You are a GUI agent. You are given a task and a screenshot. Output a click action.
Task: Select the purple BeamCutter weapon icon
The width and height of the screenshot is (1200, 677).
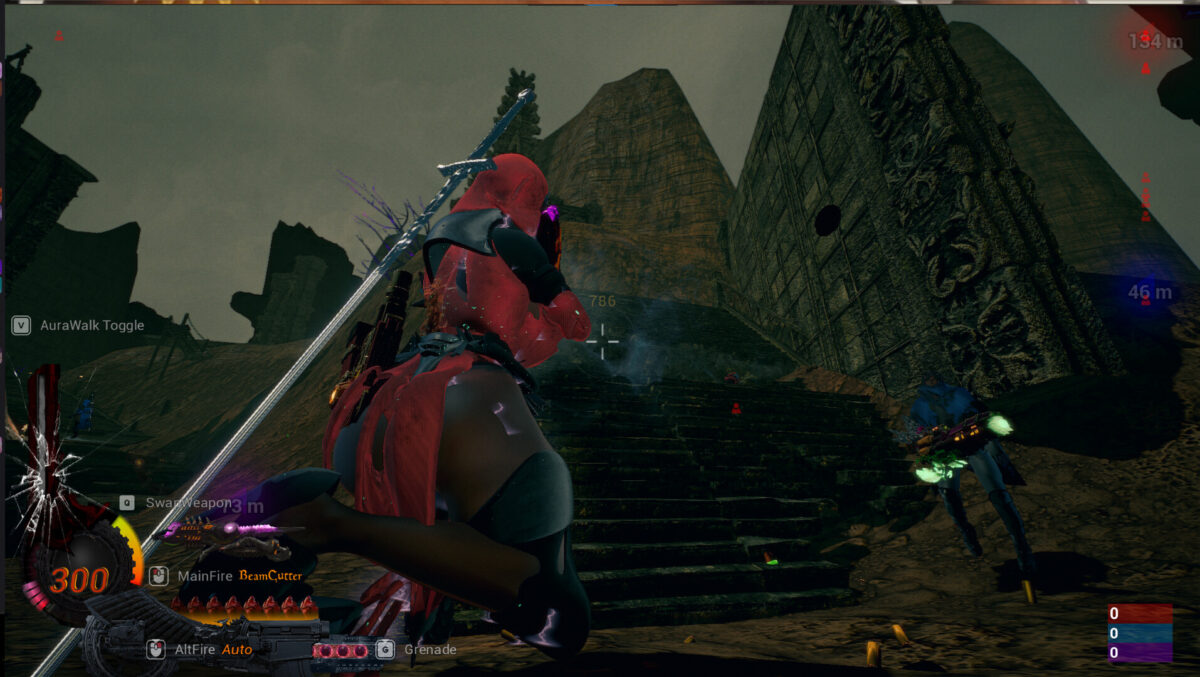pos(228,533)
